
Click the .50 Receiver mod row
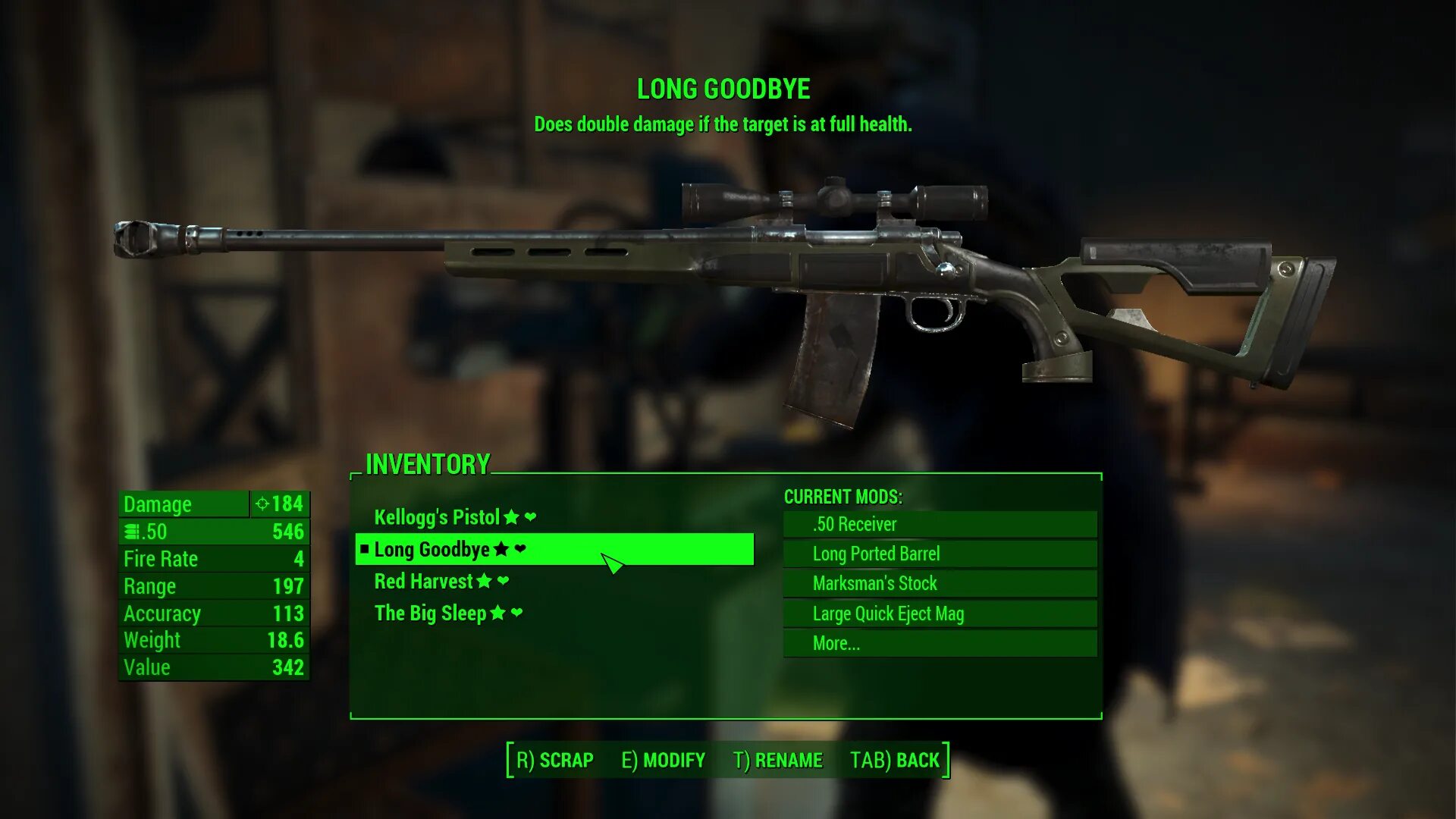[939, 524]
